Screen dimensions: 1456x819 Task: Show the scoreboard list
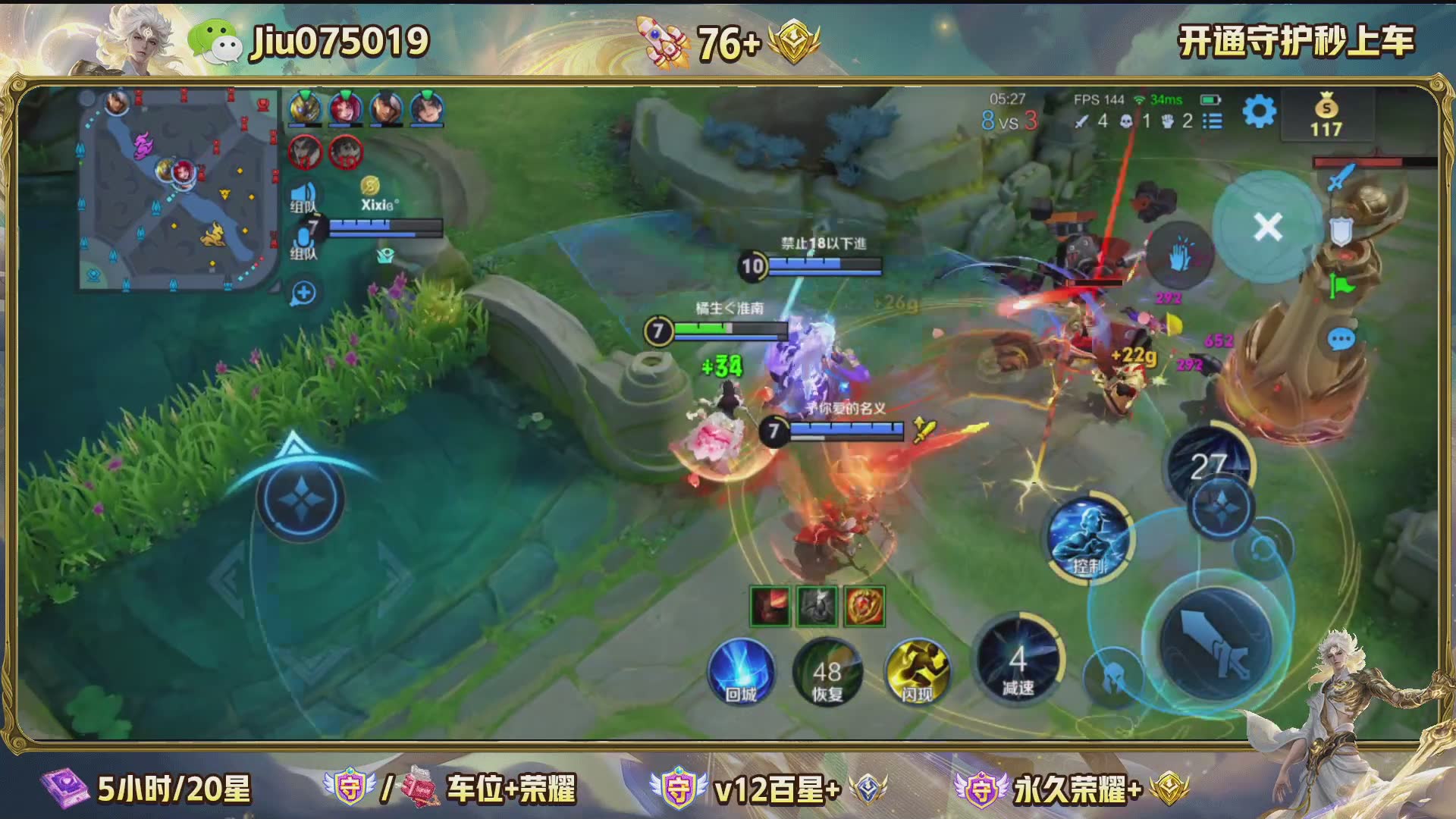coord(1213,121)
